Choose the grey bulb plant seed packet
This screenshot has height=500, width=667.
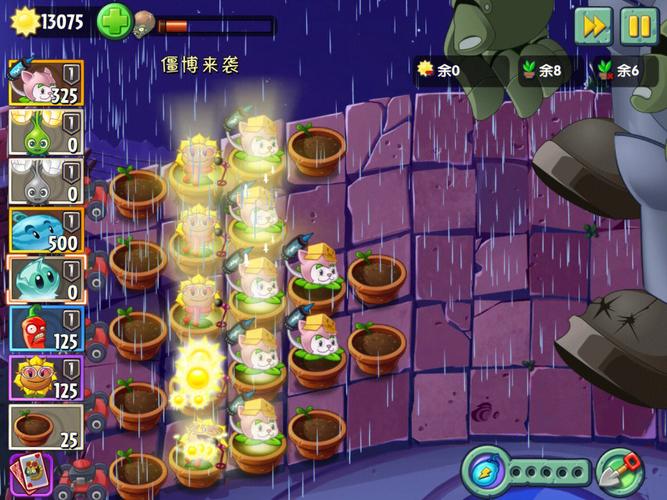45,182
